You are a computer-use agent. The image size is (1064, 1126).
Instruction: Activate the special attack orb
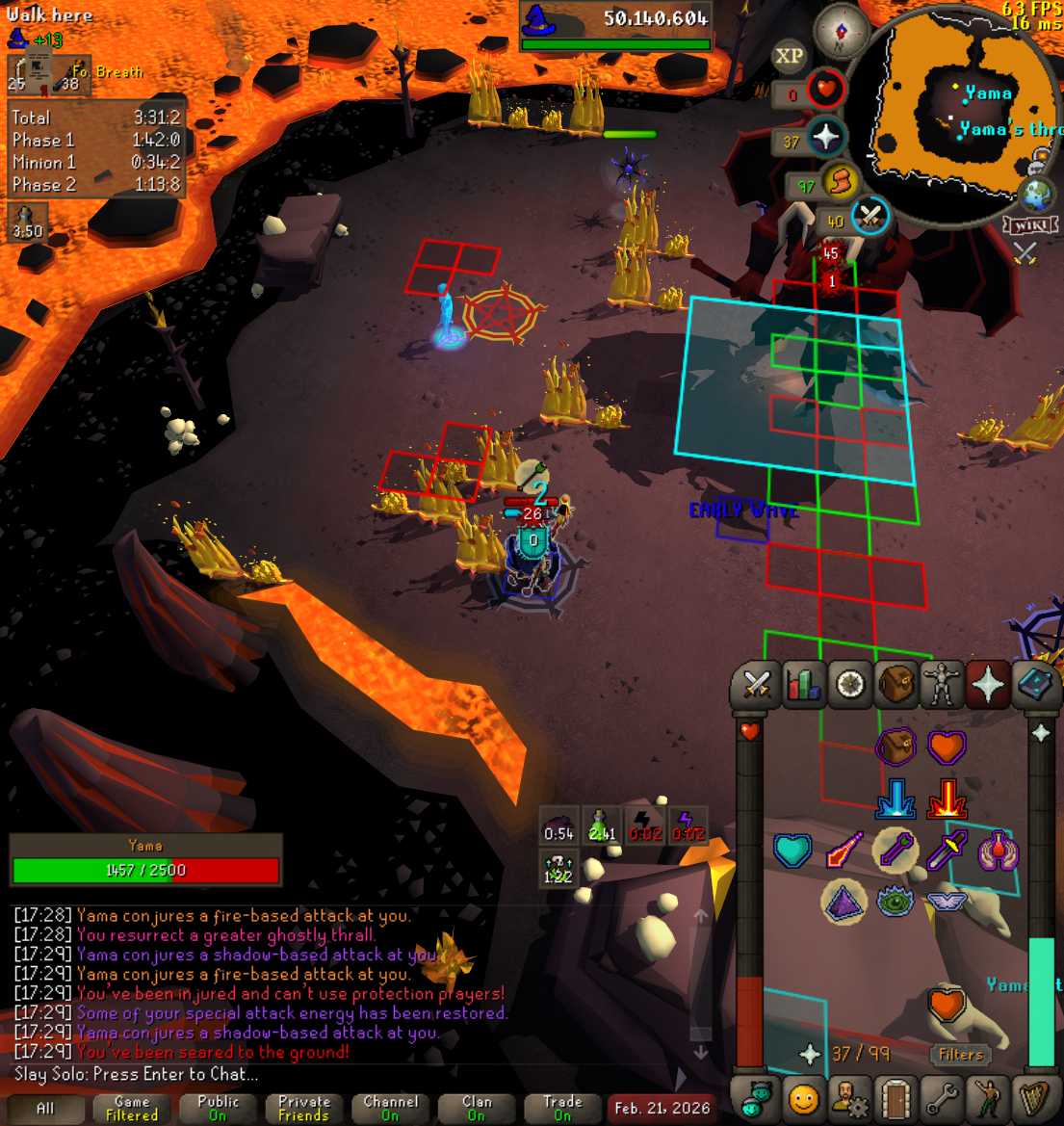coord(869,217)
